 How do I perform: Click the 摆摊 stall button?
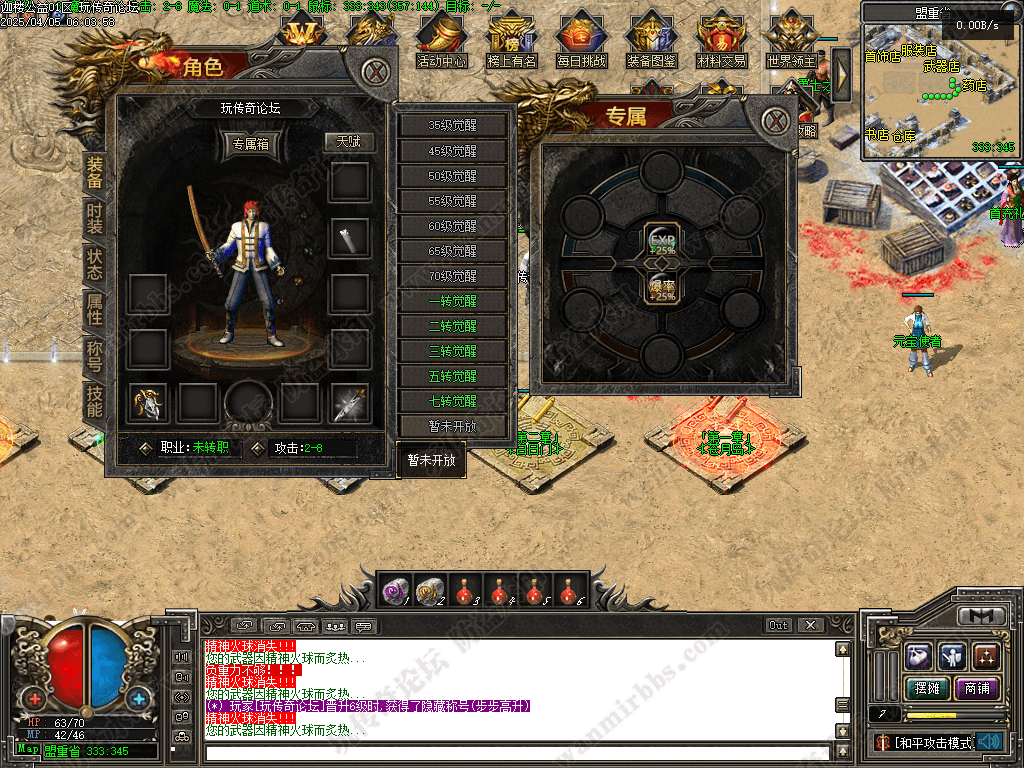[926, 688]
